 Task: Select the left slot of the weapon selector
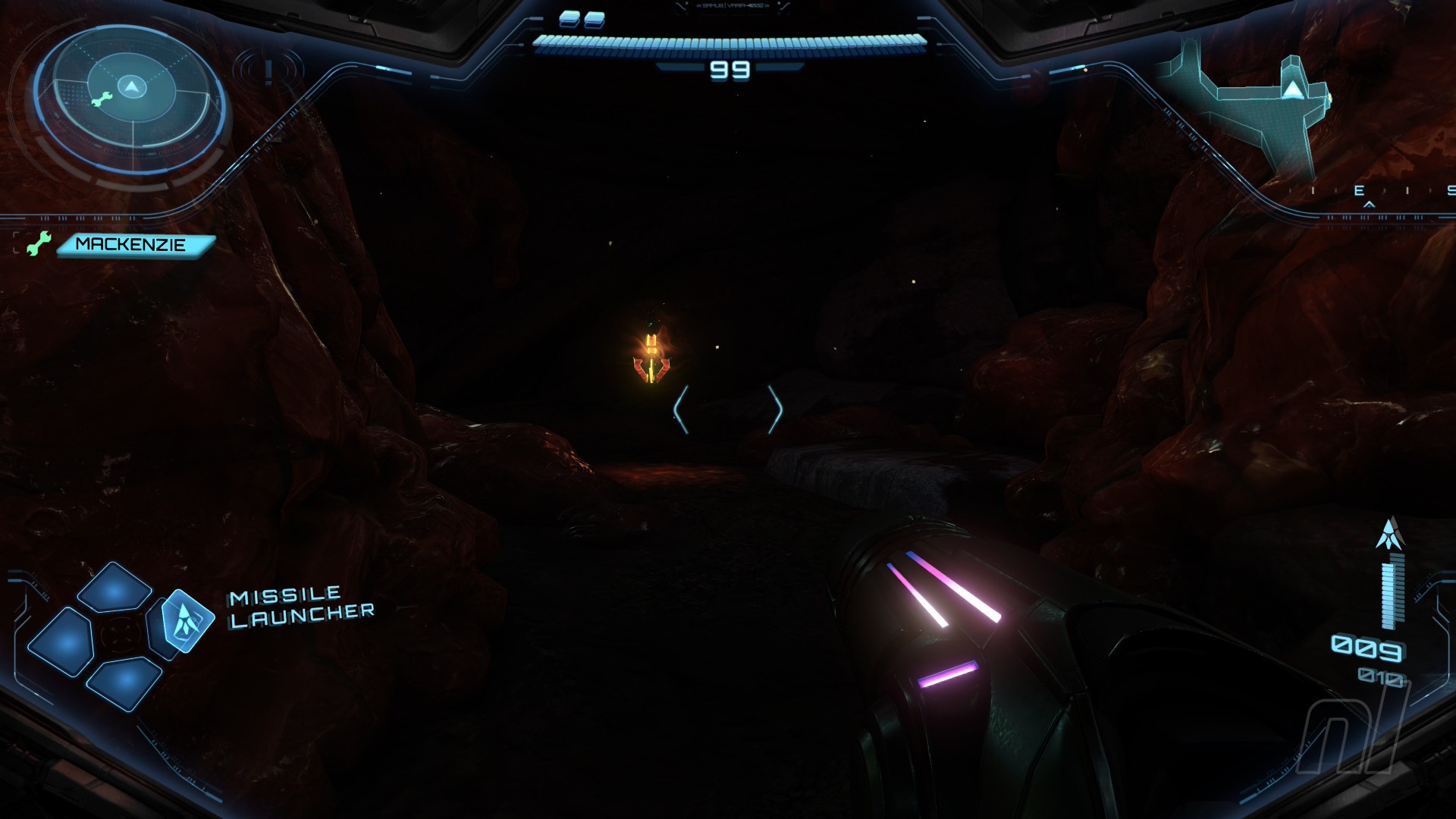[62, 642]
